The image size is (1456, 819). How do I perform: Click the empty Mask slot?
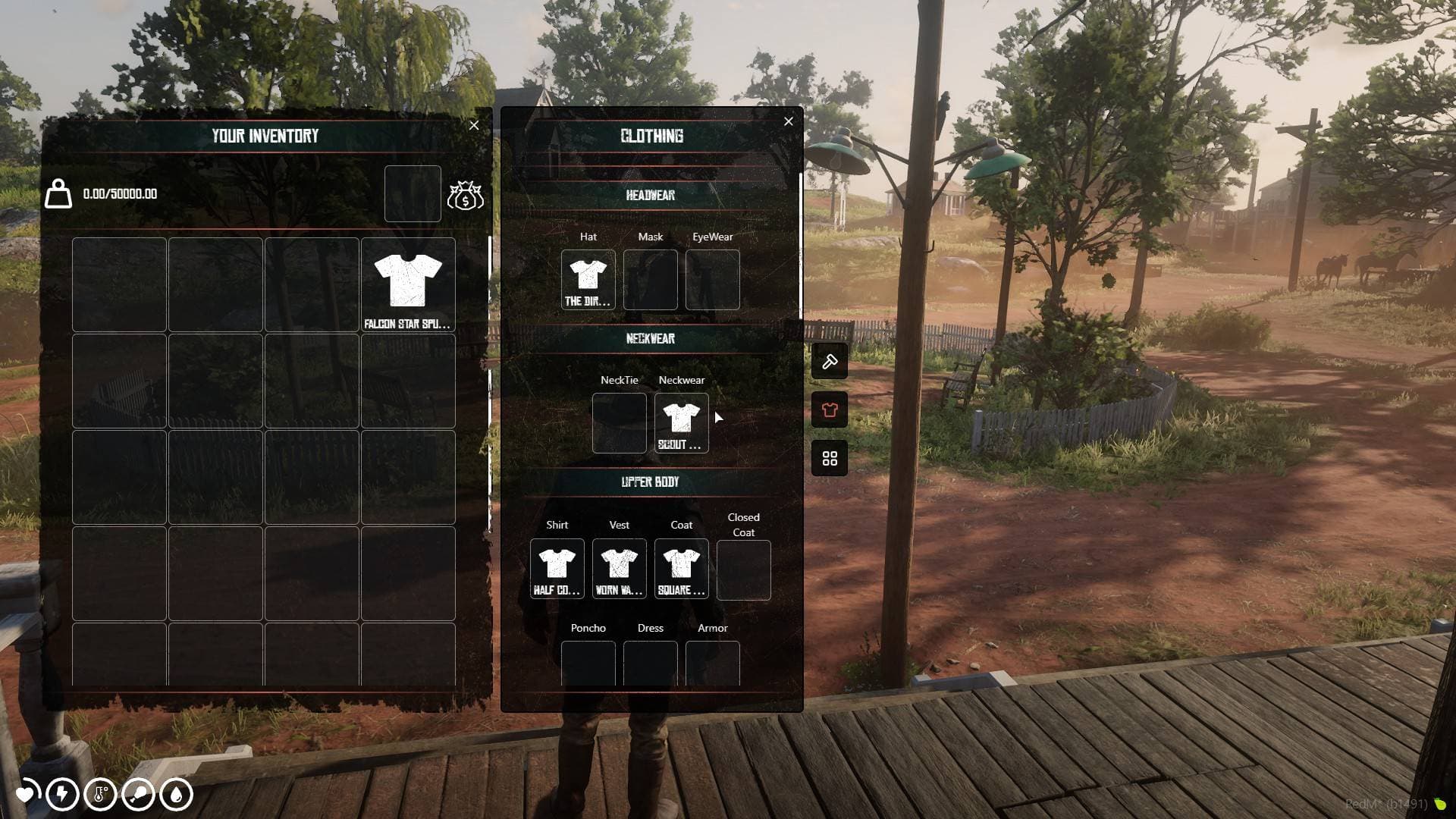pos(651,280)
